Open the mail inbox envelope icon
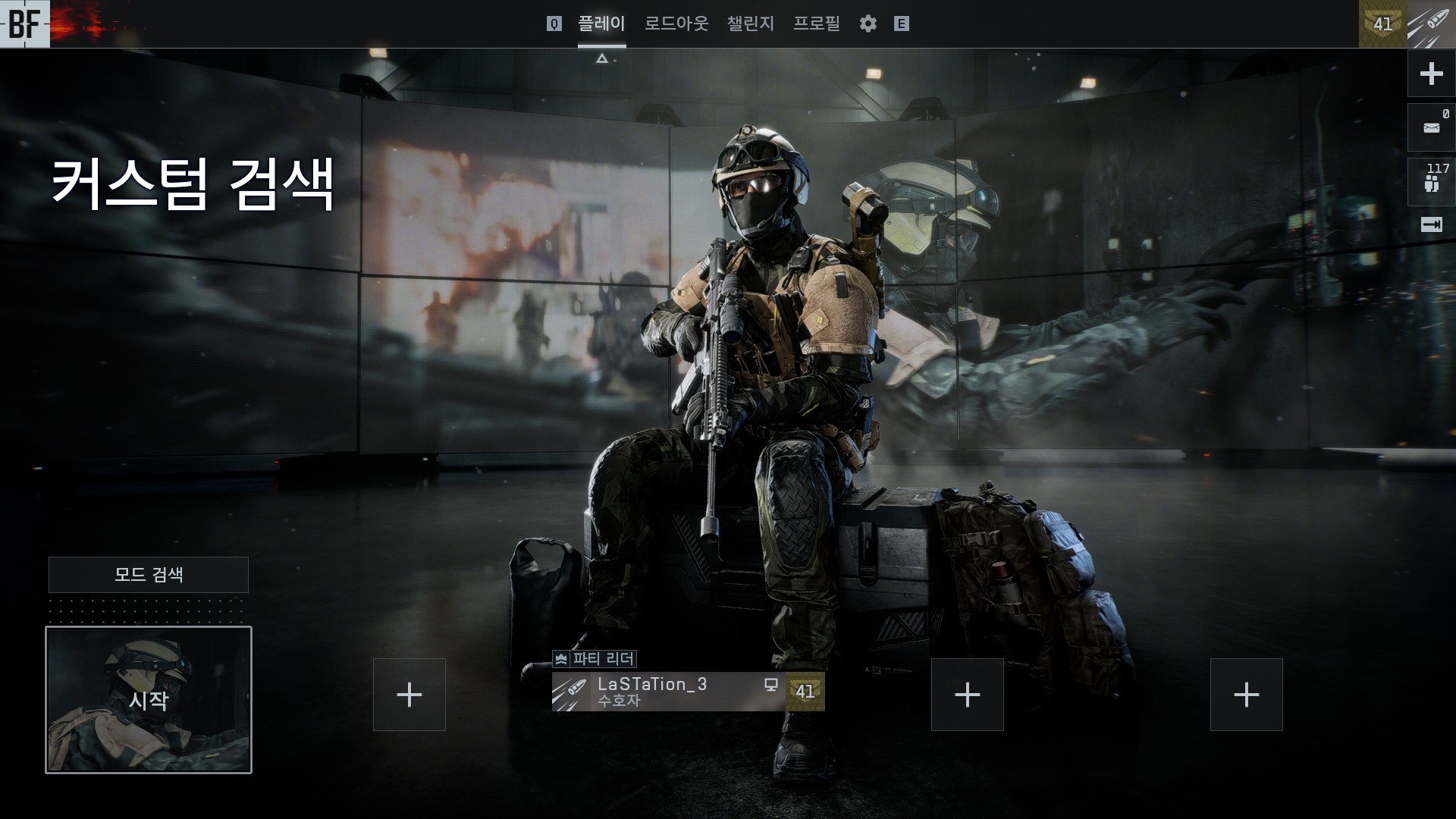Viewport: 1456px width, 819px height. coord(1431,127)
